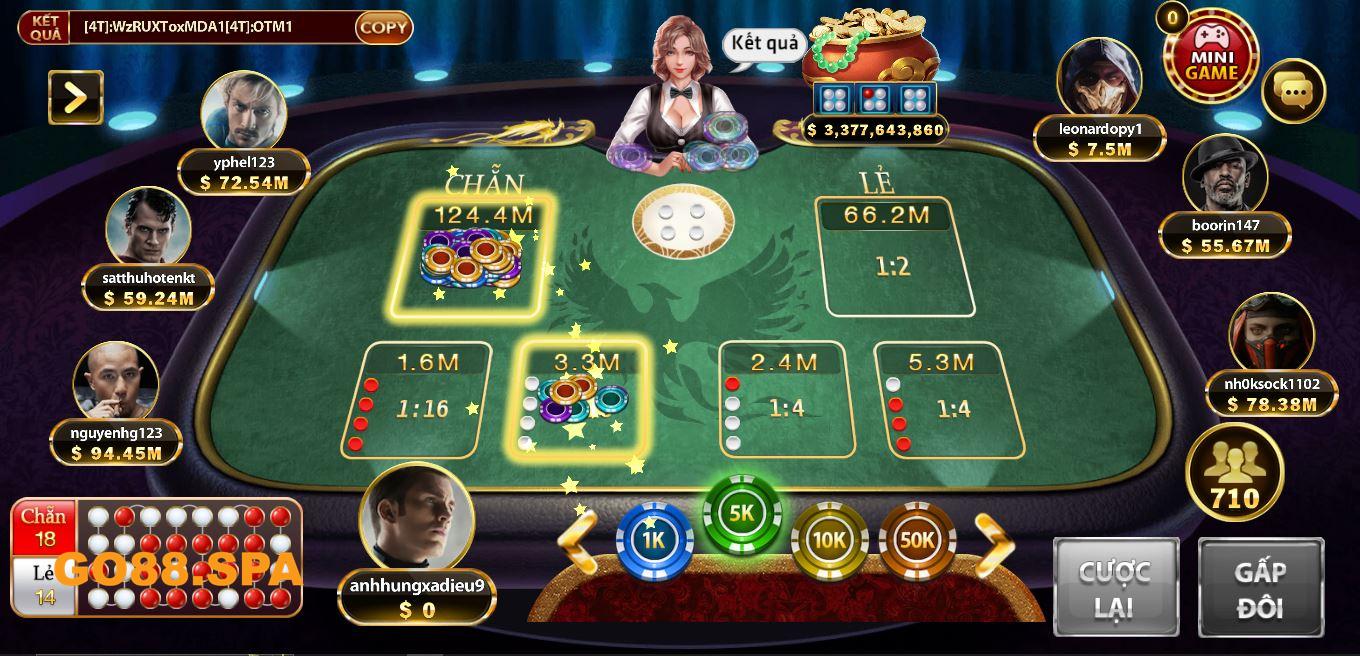Copy the result code with the COPY button
Image resolution: width=1360 pixels, height=656 pixels.
tap(383, 27)
